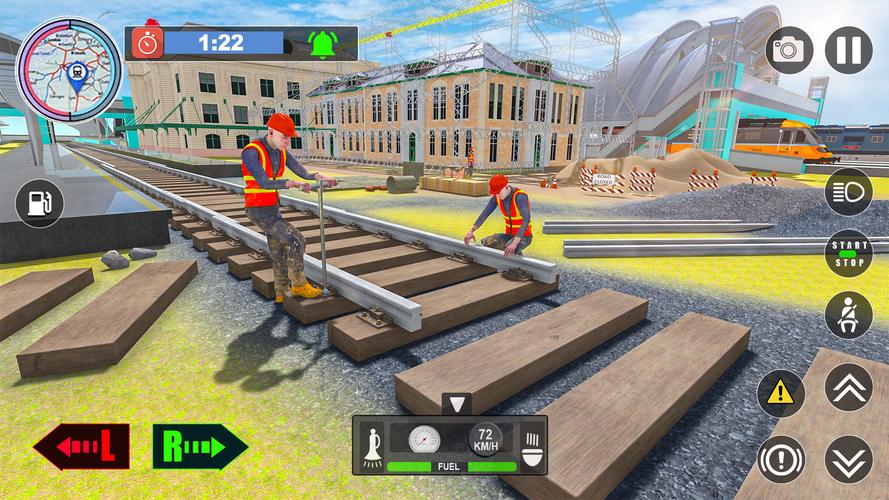Tap the fuel pump icon
The width and height of the screenshot is (889, 500).
pyautogui.click(x=40, y=204)
